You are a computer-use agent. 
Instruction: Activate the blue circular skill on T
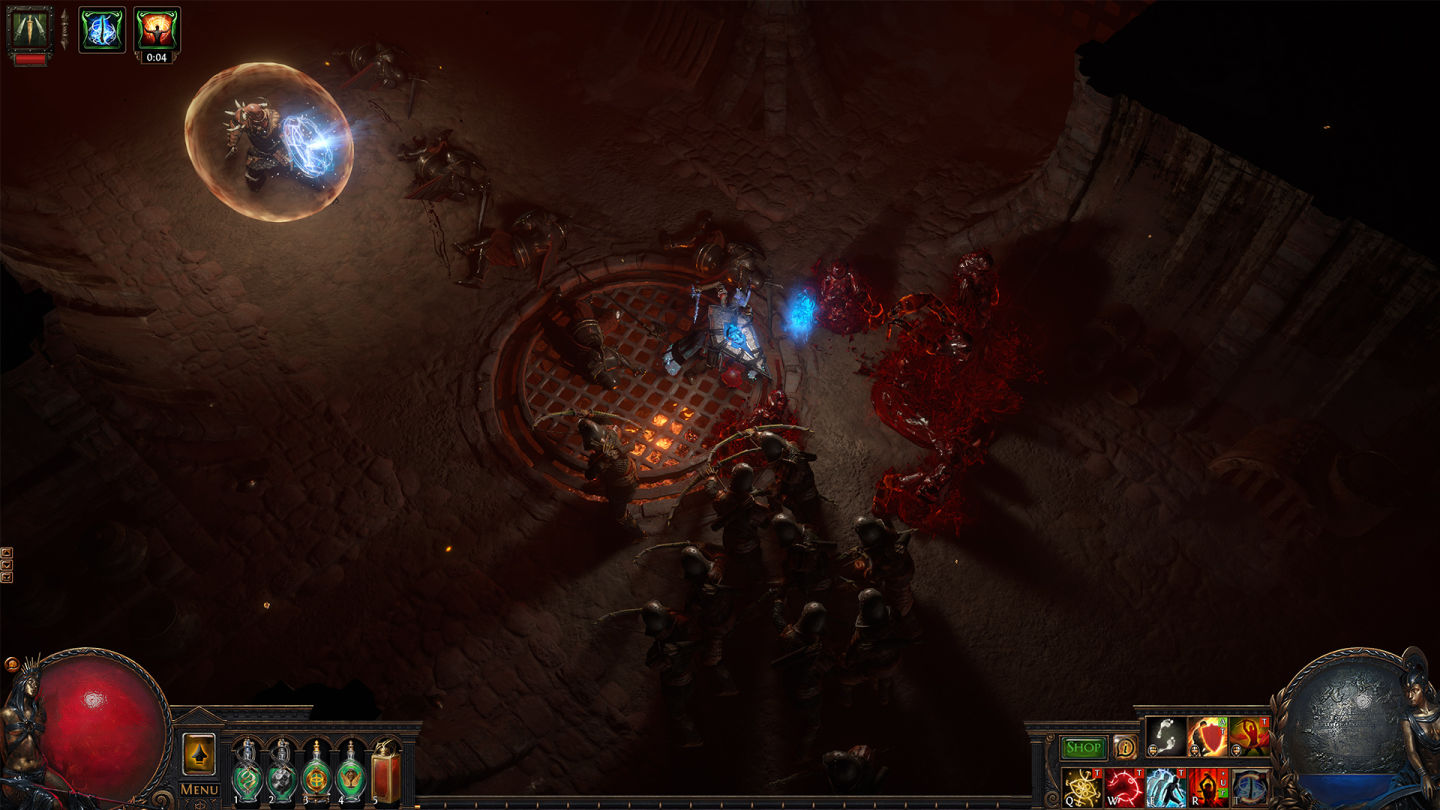click(1250, 787)
